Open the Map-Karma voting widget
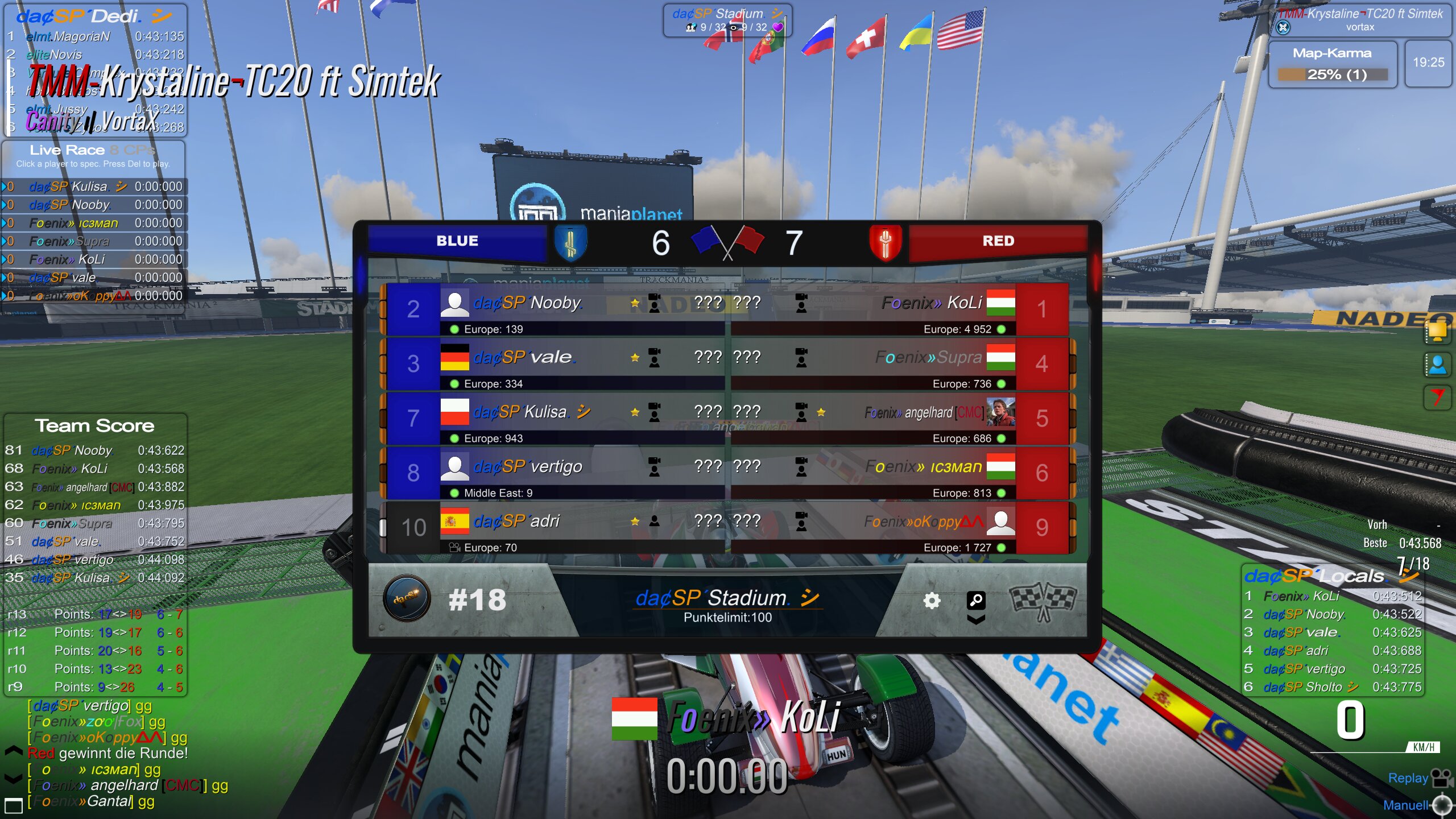The height and width of the screenshot is (819, 1456). (1332, 65)
